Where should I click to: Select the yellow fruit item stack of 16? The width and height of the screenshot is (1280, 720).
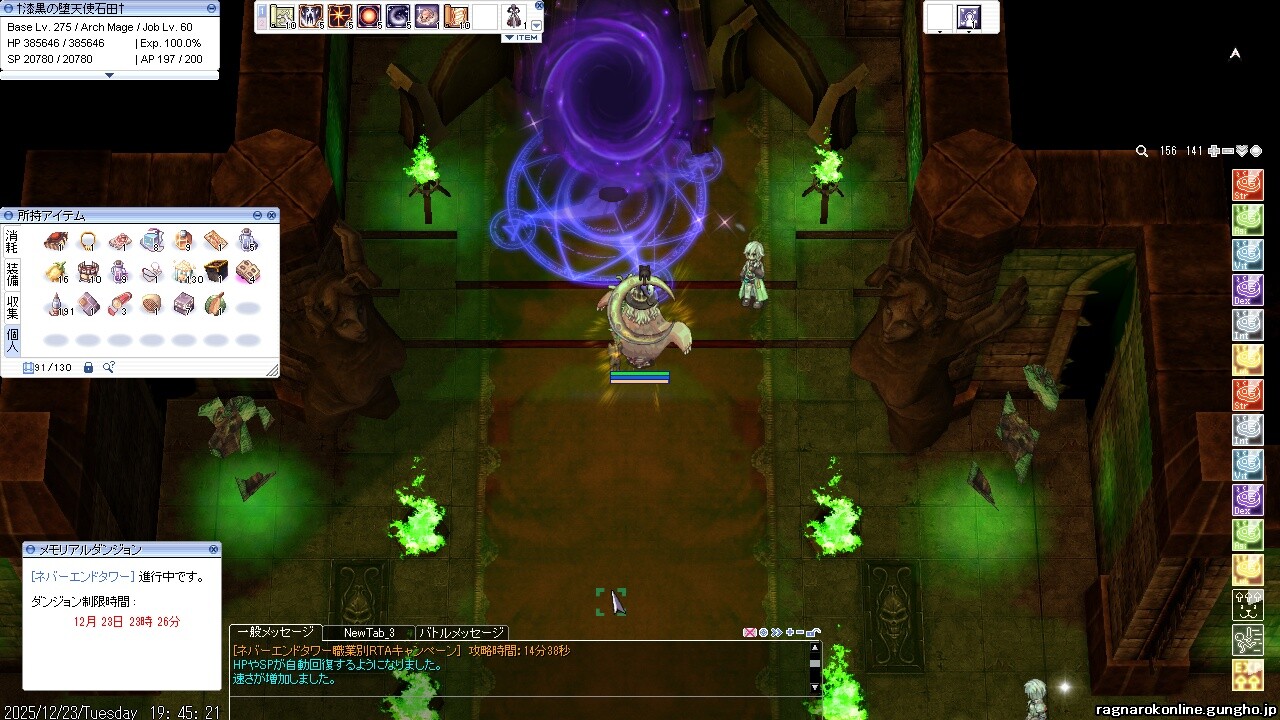[x=56, y=272]
